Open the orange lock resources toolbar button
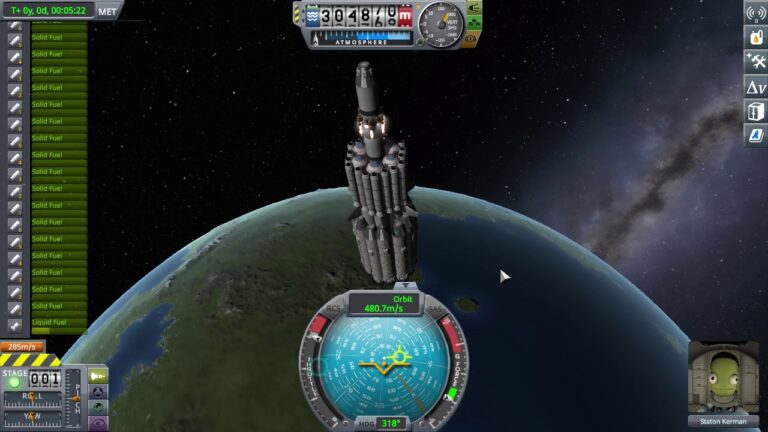 (x=756, y=37)
